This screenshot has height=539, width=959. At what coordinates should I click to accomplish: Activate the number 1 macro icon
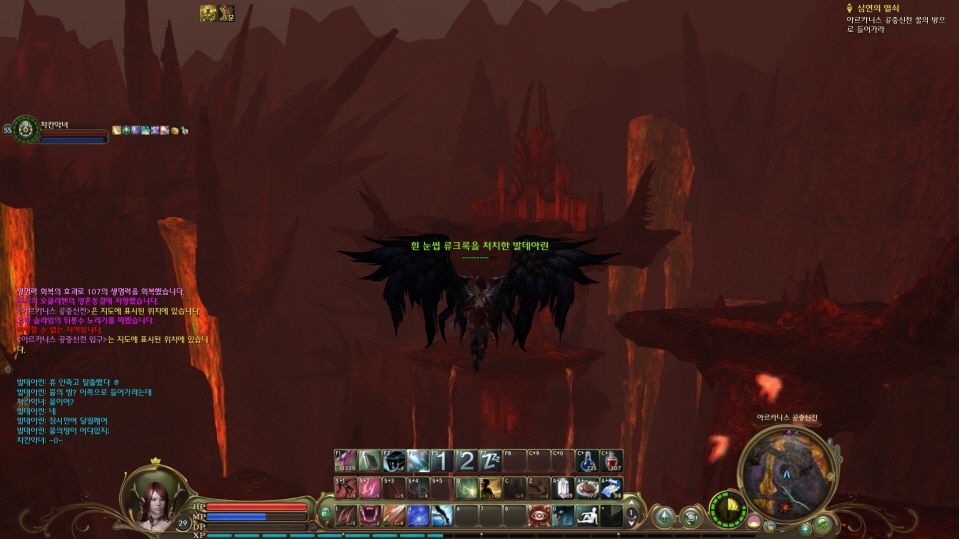point(443,461)
